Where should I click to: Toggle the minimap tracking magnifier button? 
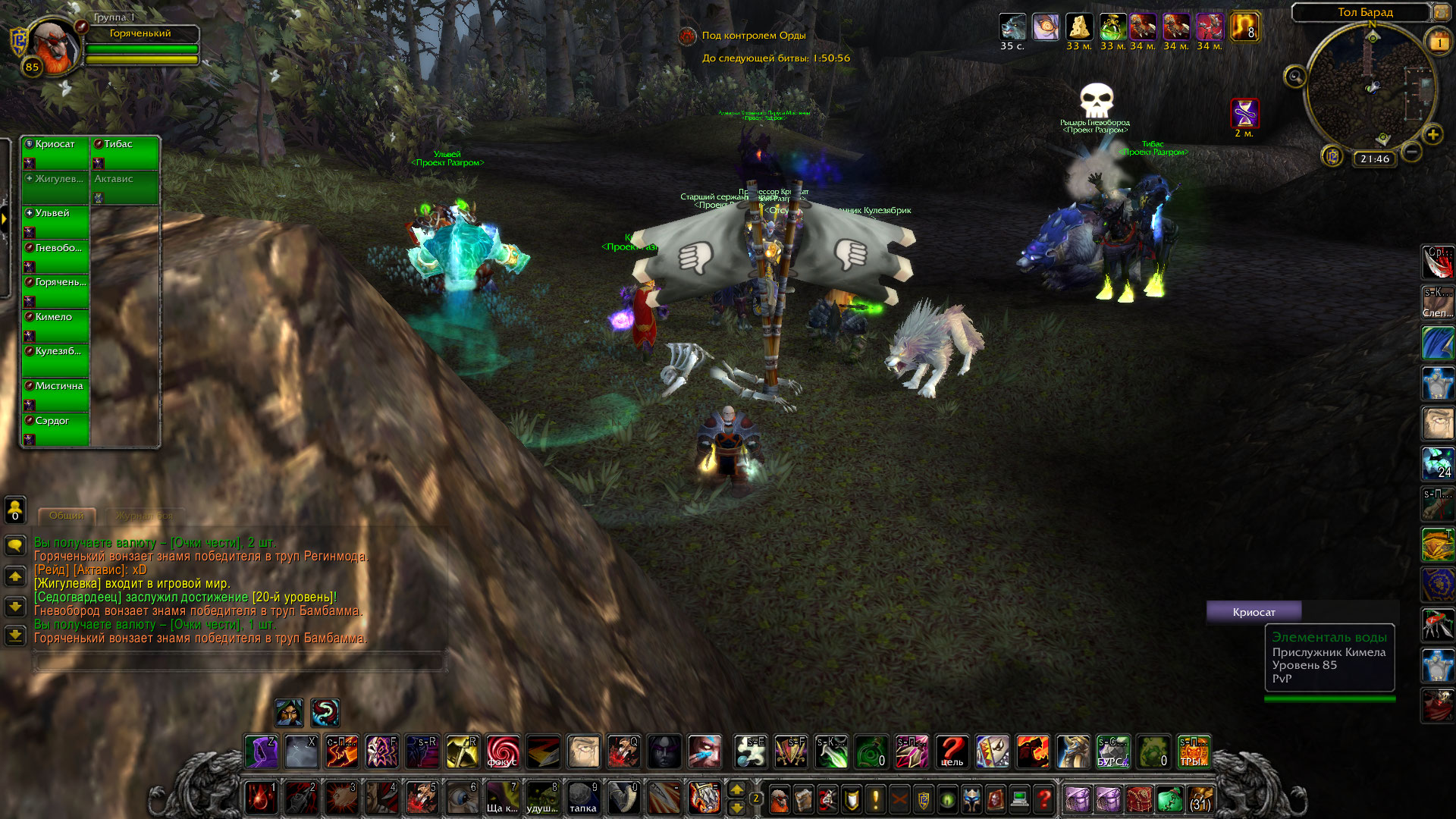[1295, 76]
